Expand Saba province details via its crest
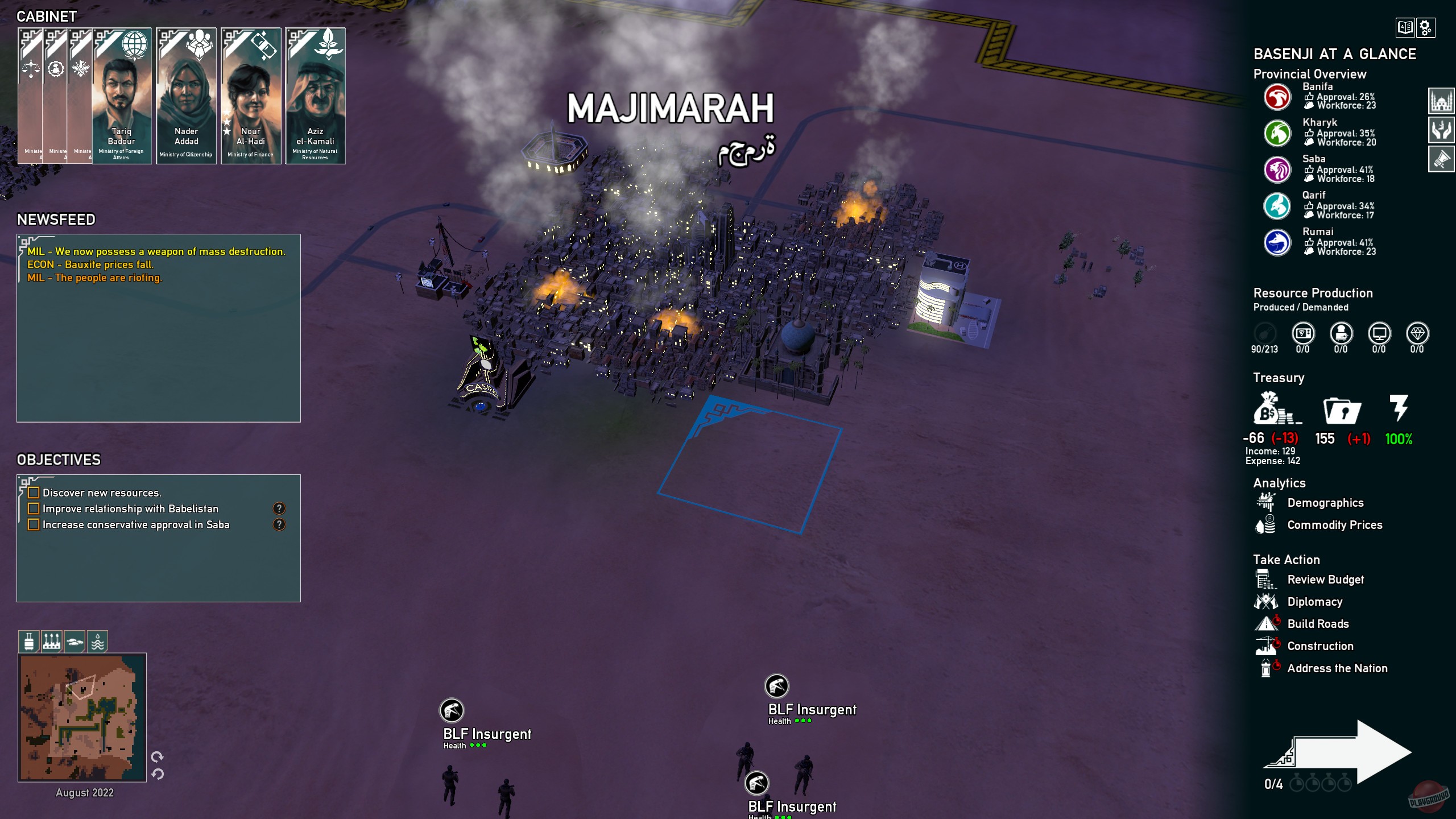The image size is (1456, 819). [1277, 170]
